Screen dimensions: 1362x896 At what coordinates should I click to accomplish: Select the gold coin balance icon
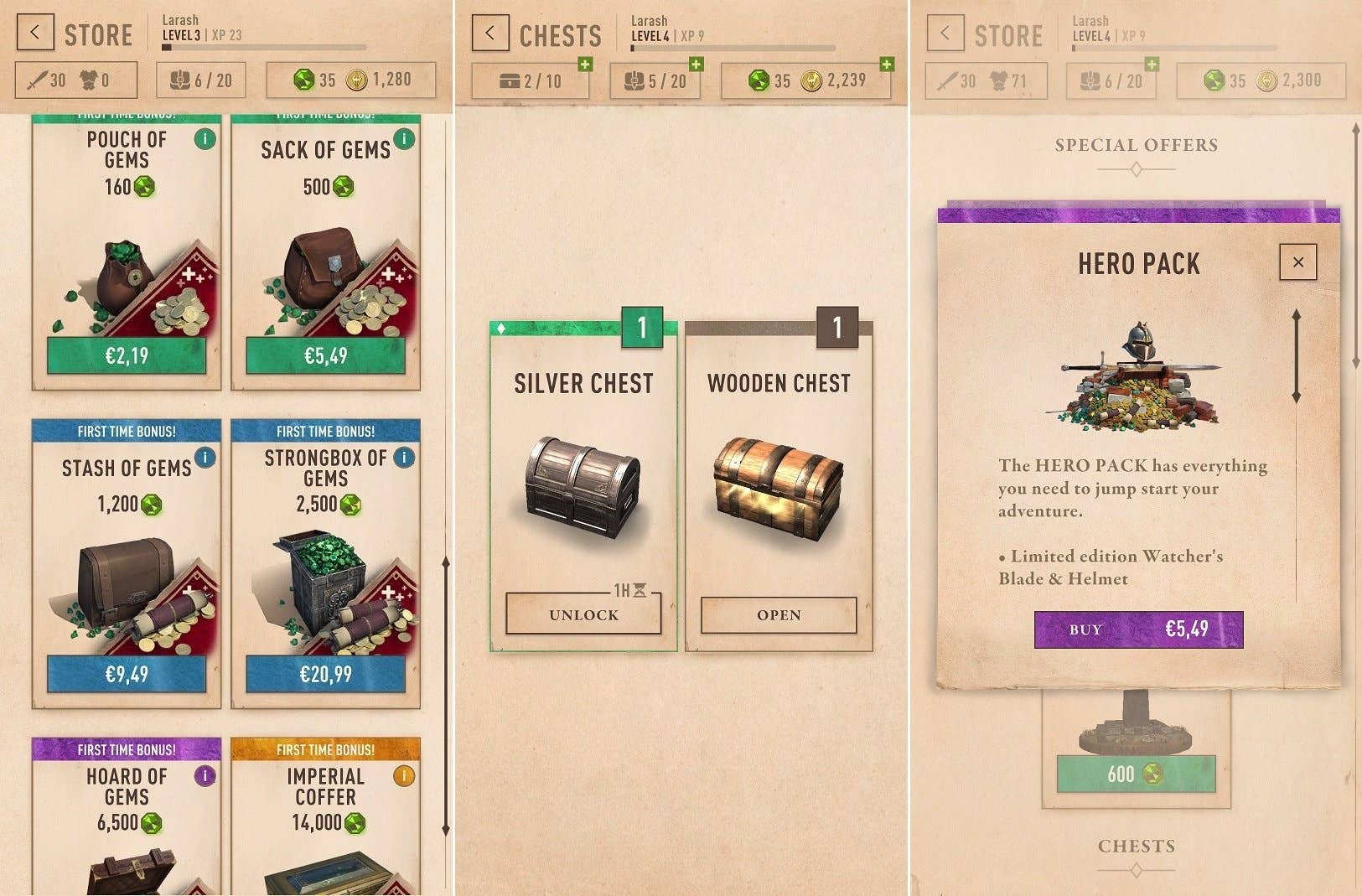(x=355, y=80)
